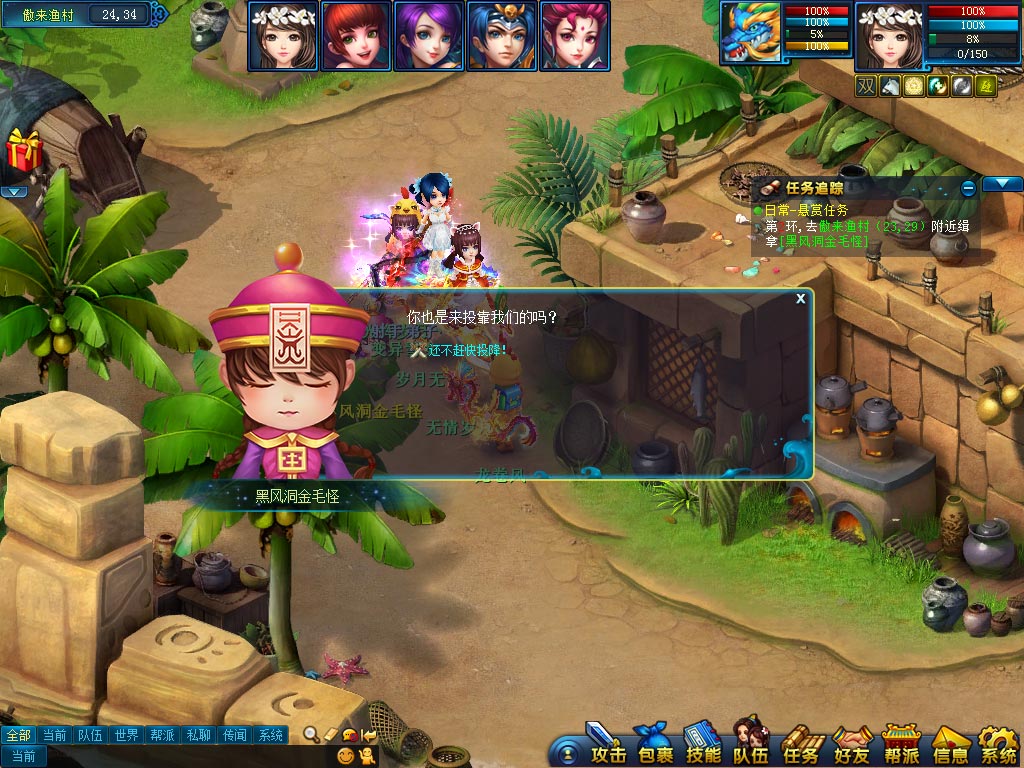Switch chat to the 世界 tab
Screen dimensions: 1024x768
tap(126, 735)
